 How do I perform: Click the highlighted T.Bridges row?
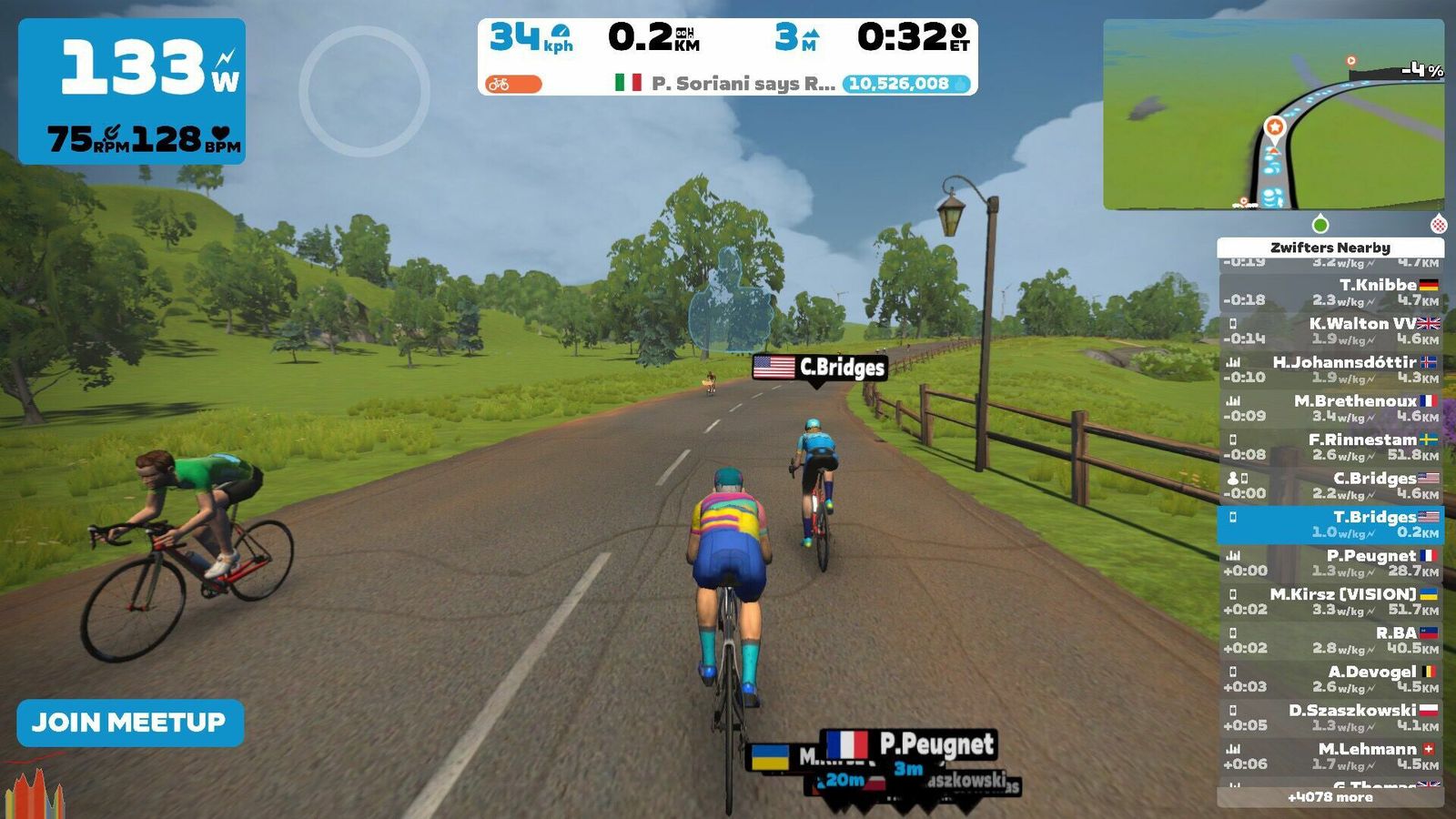pos(1330,524)
